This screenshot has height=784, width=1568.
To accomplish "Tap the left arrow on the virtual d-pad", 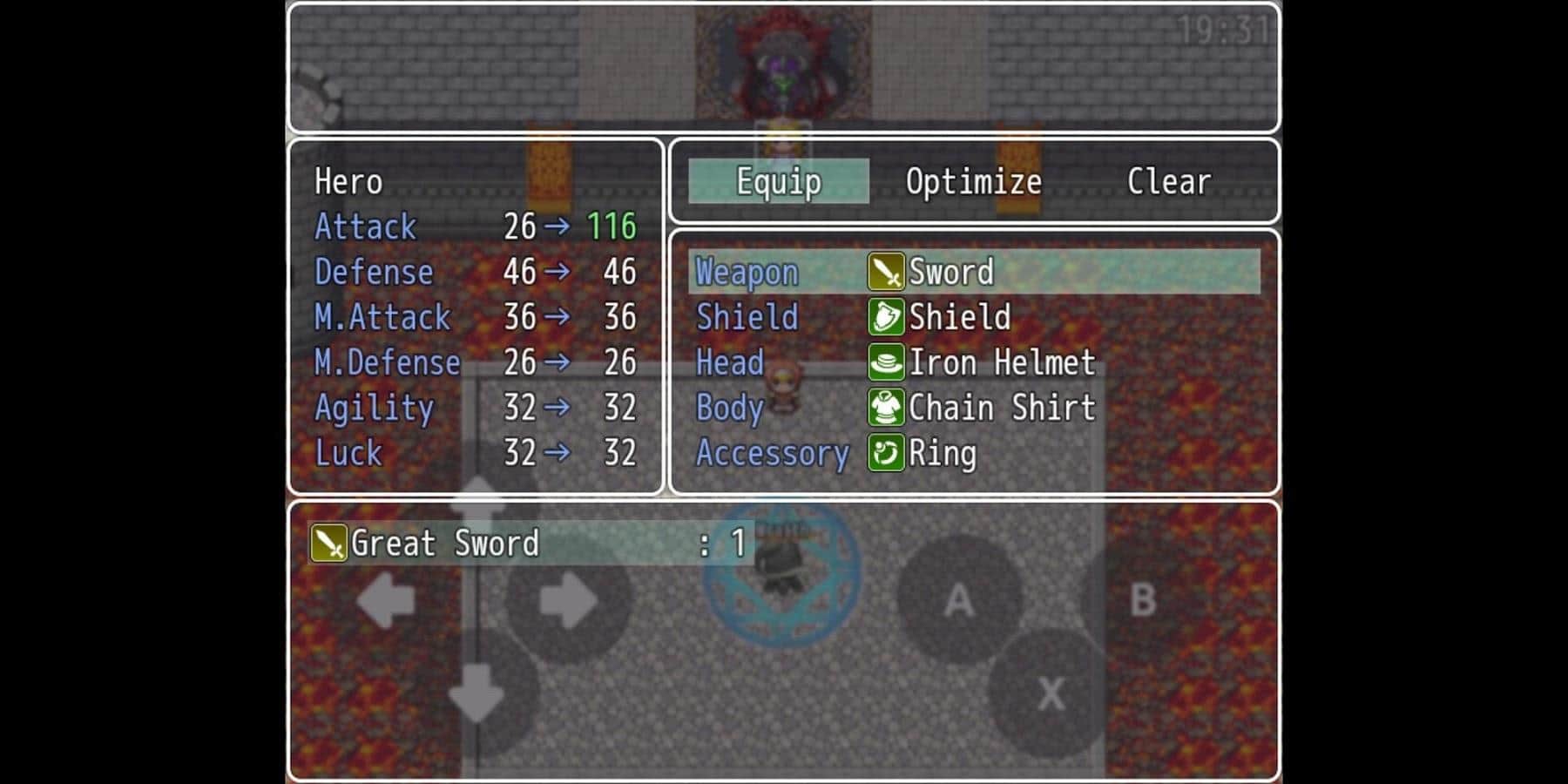I will click(386, 600).
